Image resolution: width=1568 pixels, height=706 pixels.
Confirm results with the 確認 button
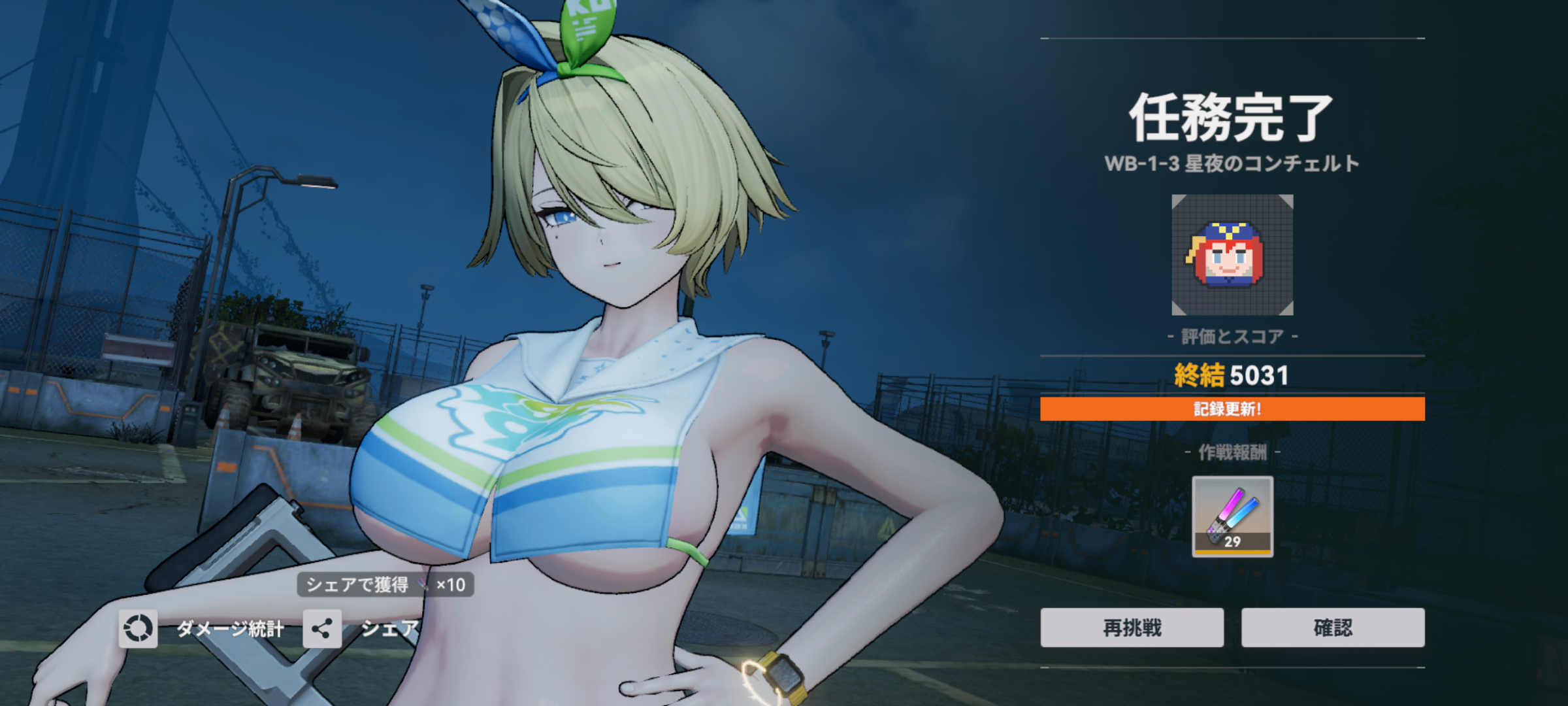pyautogui.click(x=1333, y=628)
